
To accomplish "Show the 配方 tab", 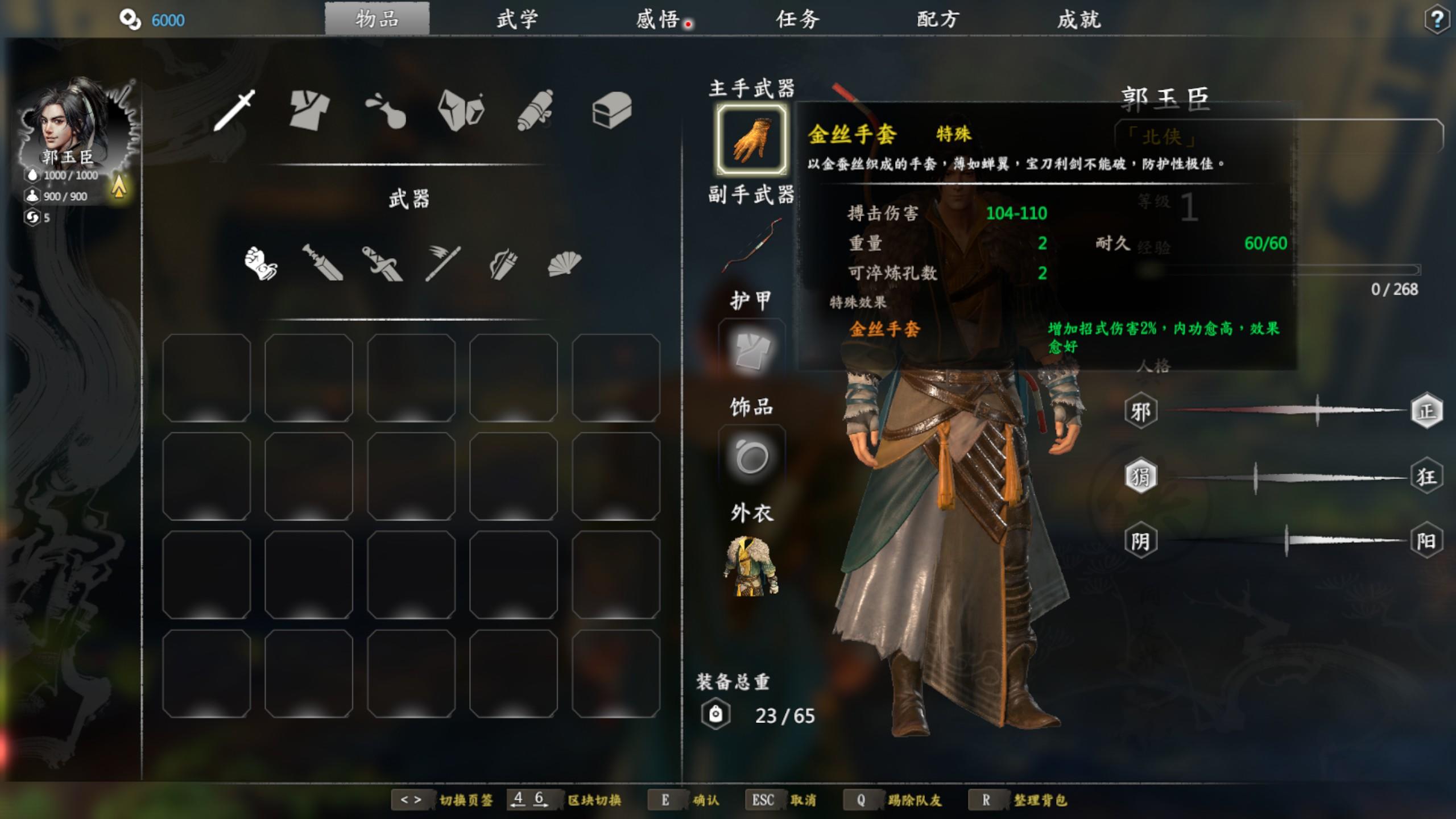I will [938, 20].
